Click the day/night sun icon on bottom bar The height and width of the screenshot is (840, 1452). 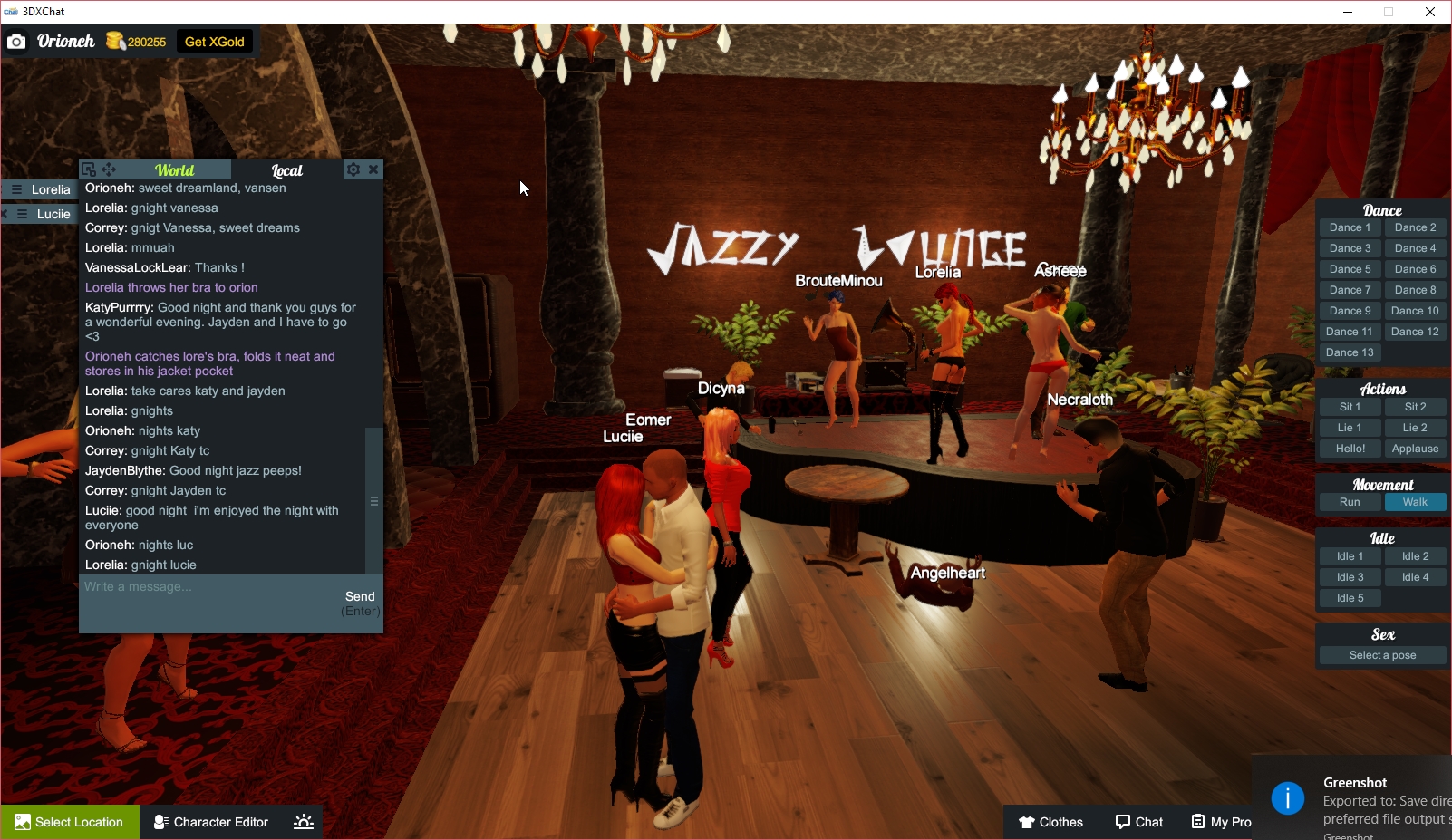[x=303, y=821]
